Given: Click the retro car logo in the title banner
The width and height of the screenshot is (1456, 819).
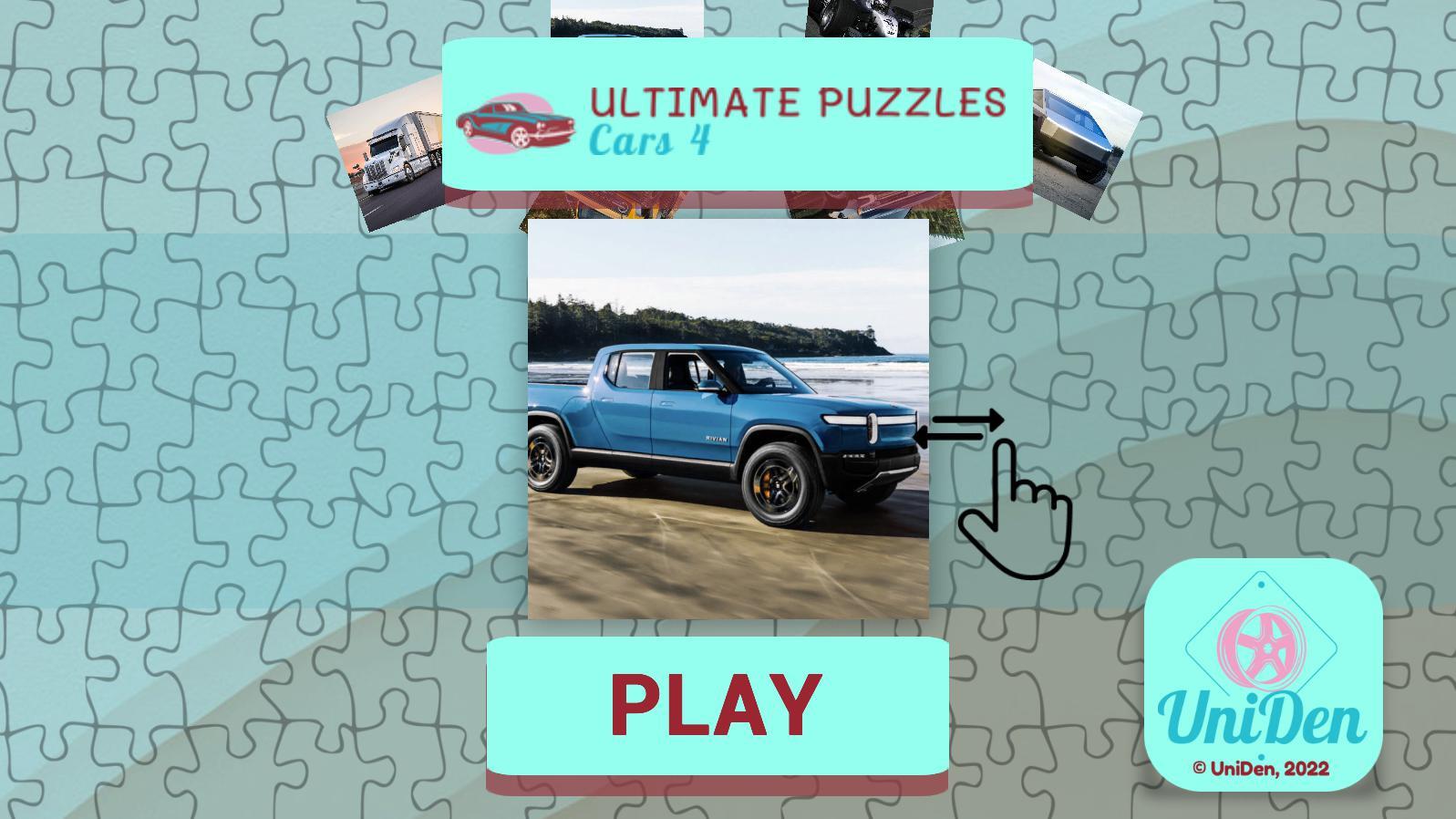Looking at the screenshot, I should [x=513, y=123].
